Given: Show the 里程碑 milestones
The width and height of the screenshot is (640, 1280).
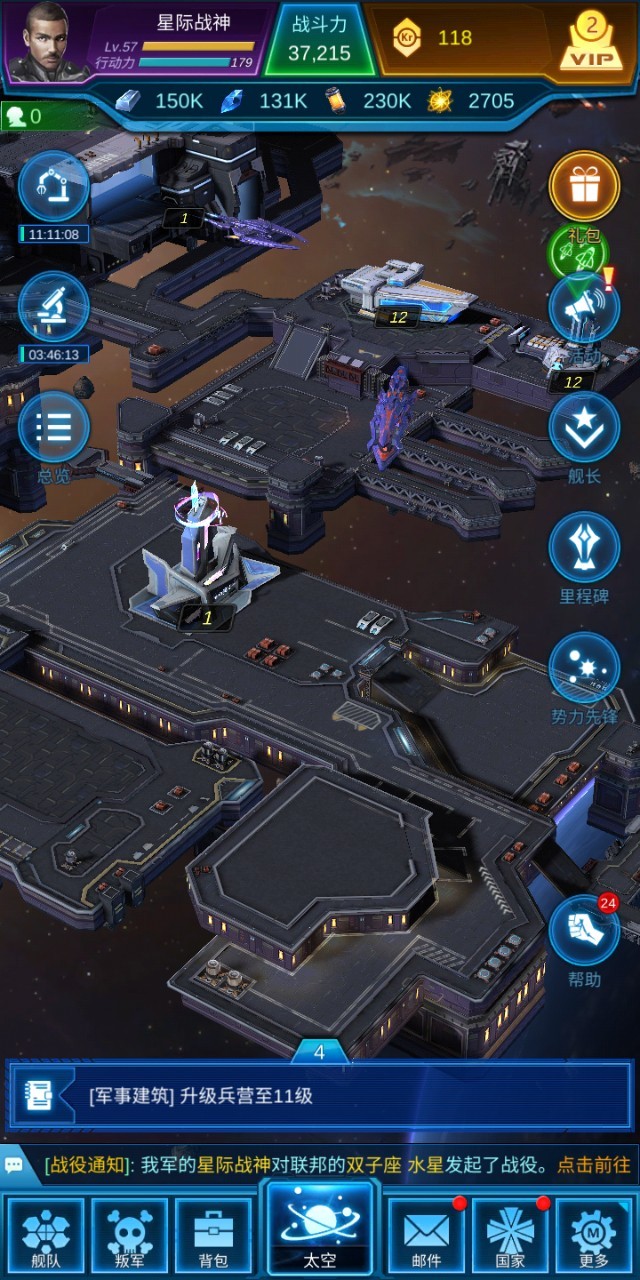Looking at the screenshot, I should point(584,548).
